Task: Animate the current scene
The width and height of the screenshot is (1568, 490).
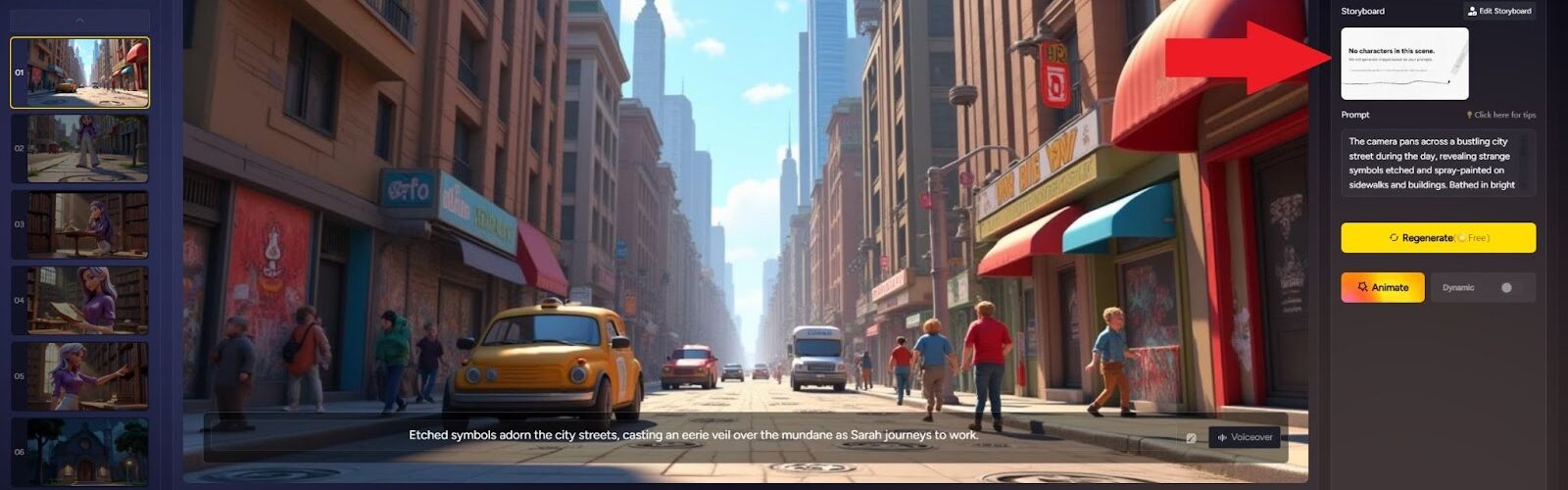Action: (x=1383, y=287)
